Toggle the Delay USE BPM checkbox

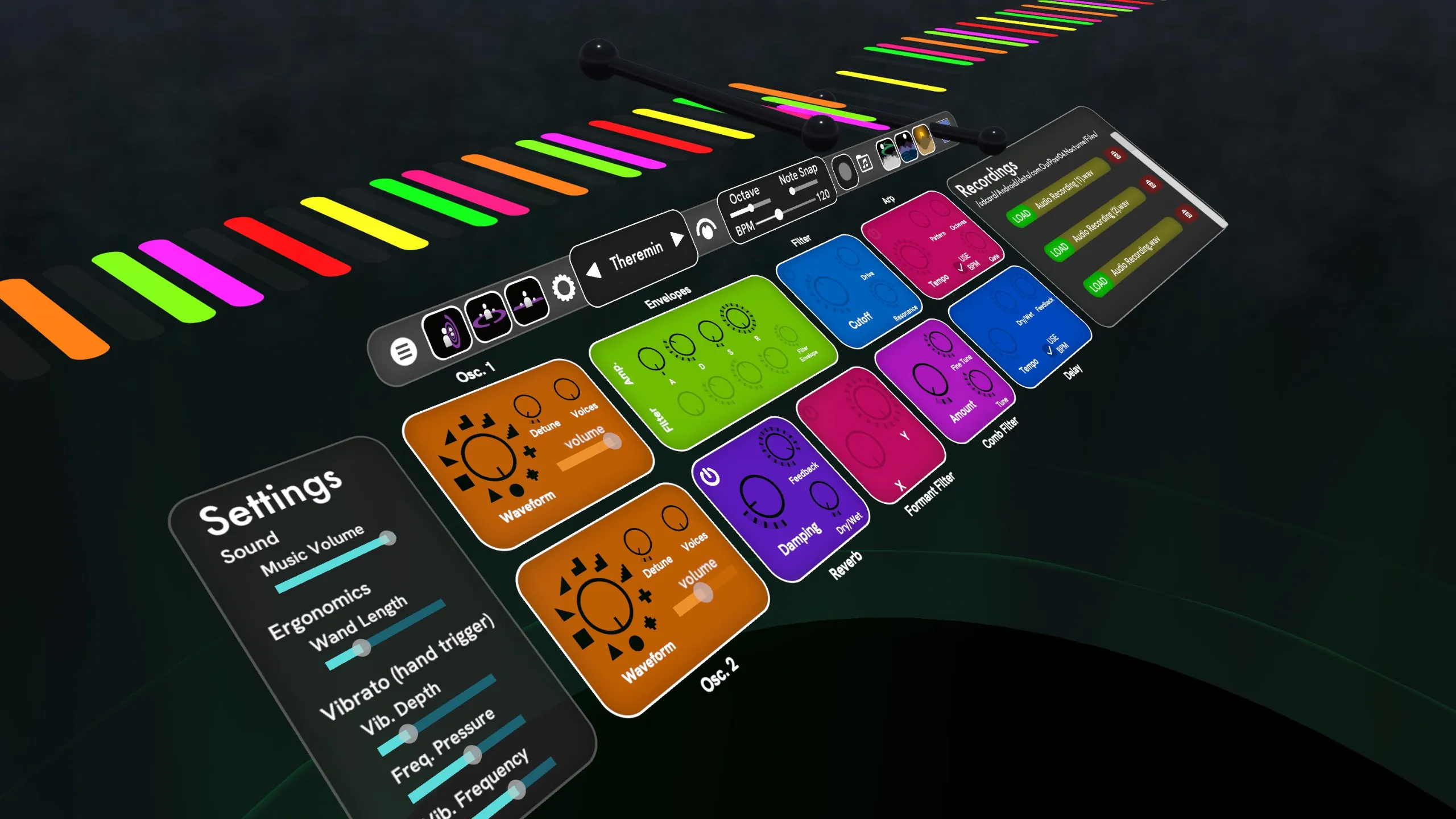pos(1049,349)
